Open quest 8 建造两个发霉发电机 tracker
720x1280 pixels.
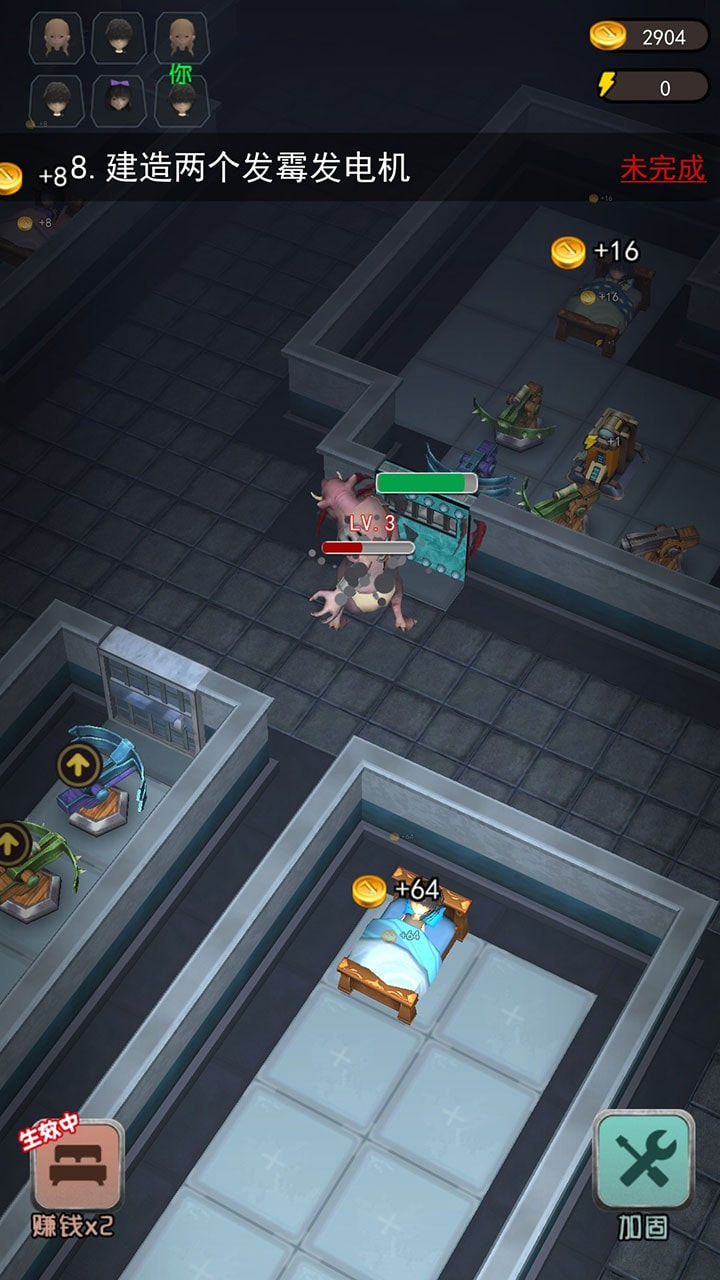tap(240, 168)
